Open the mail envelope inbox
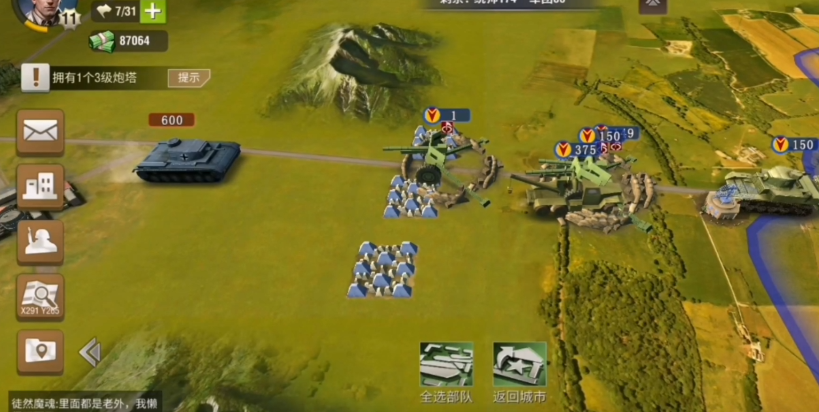 (x=41, y=131)
